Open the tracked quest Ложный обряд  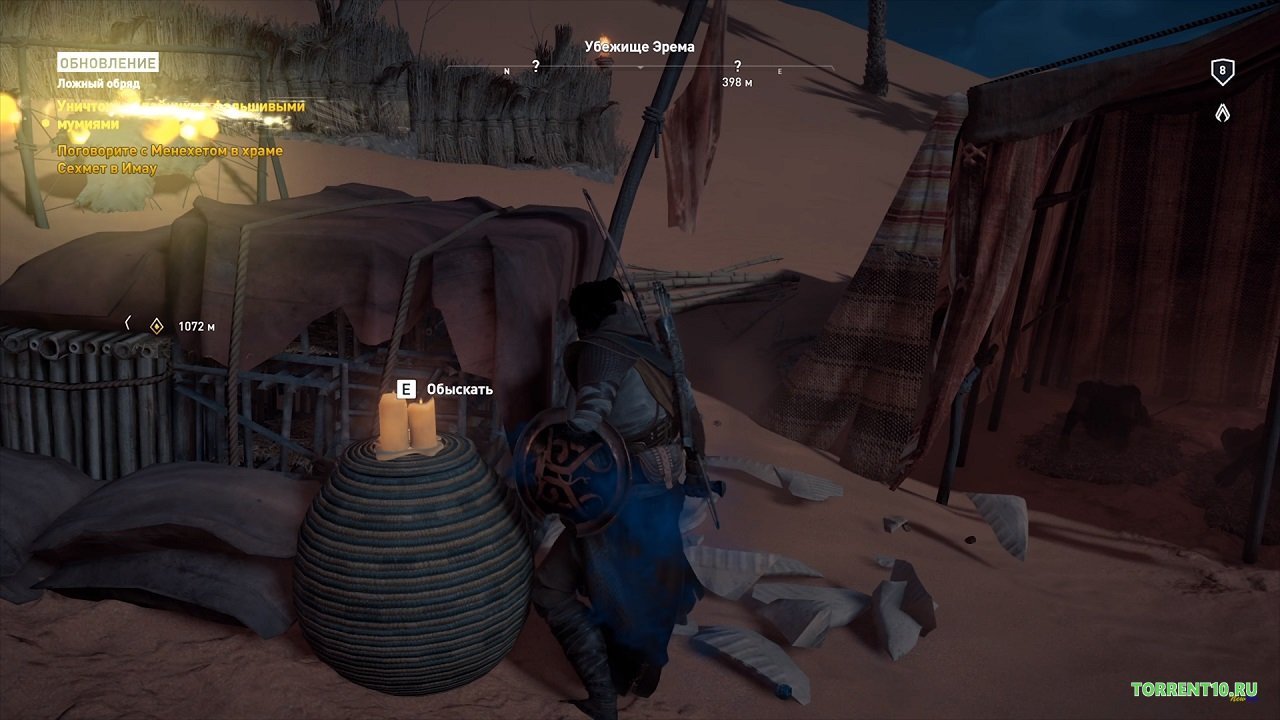(x=98, y=84)
